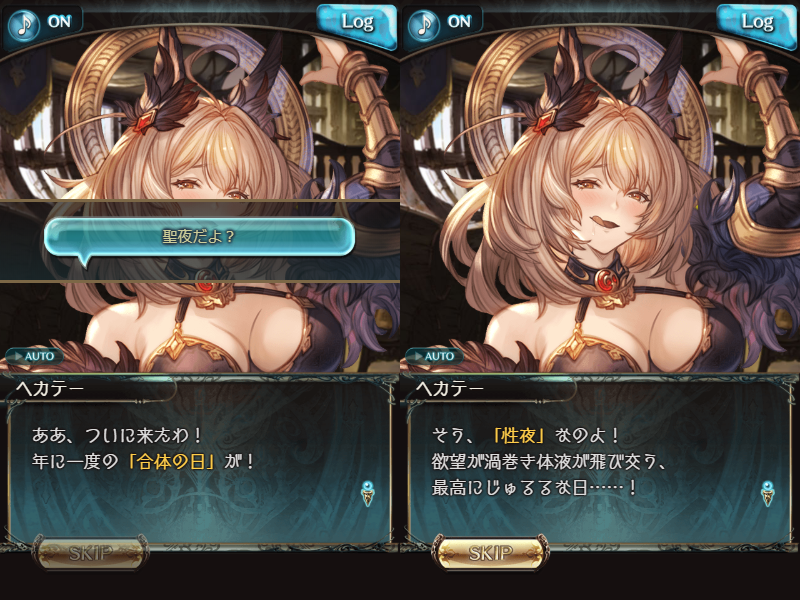Enable AUTO above the 「性夜」 dialogue box
The image size is (800, 600).
[x=434, y=355]
